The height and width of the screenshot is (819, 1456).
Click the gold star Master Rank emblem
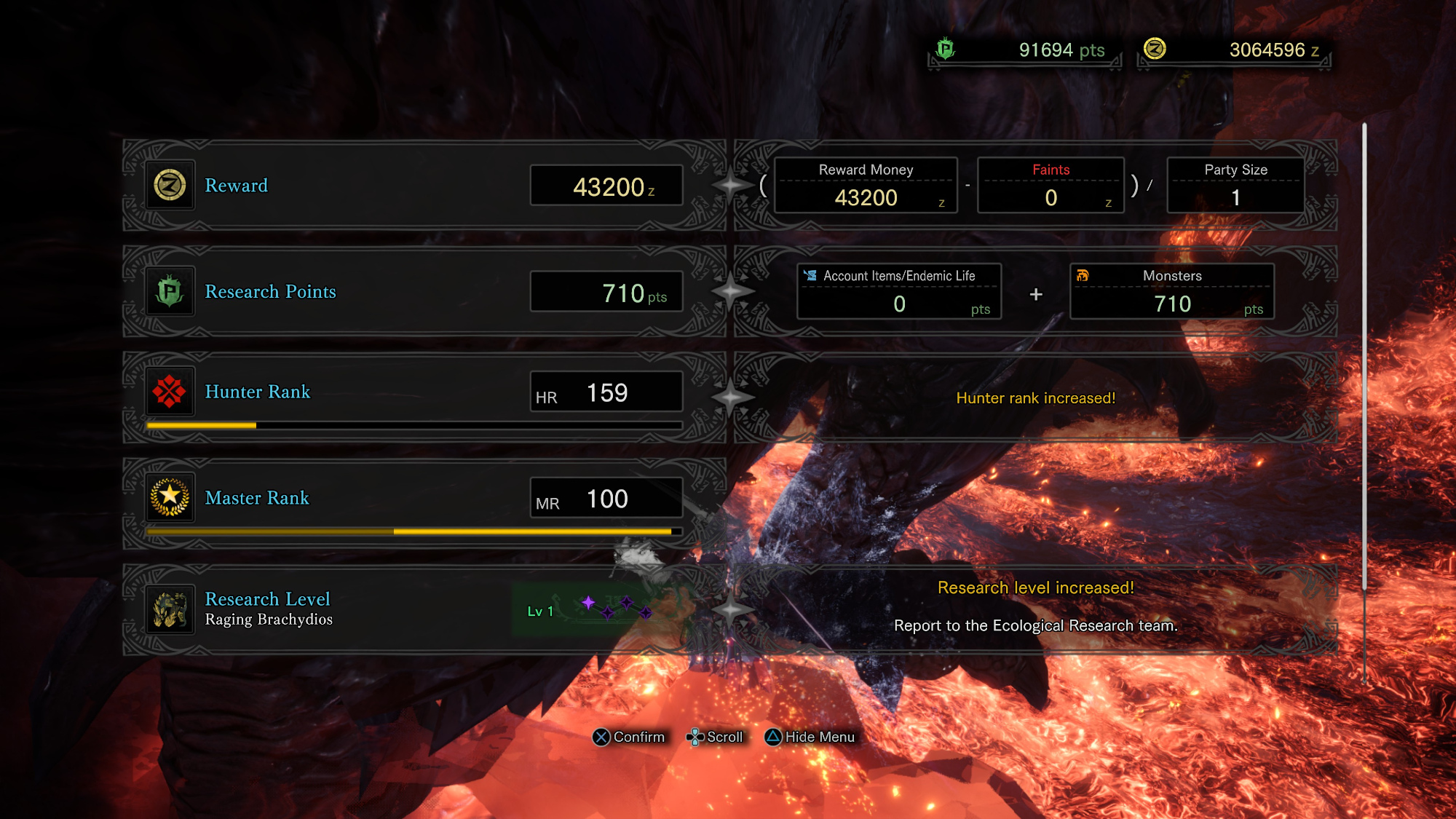[170, 498]
